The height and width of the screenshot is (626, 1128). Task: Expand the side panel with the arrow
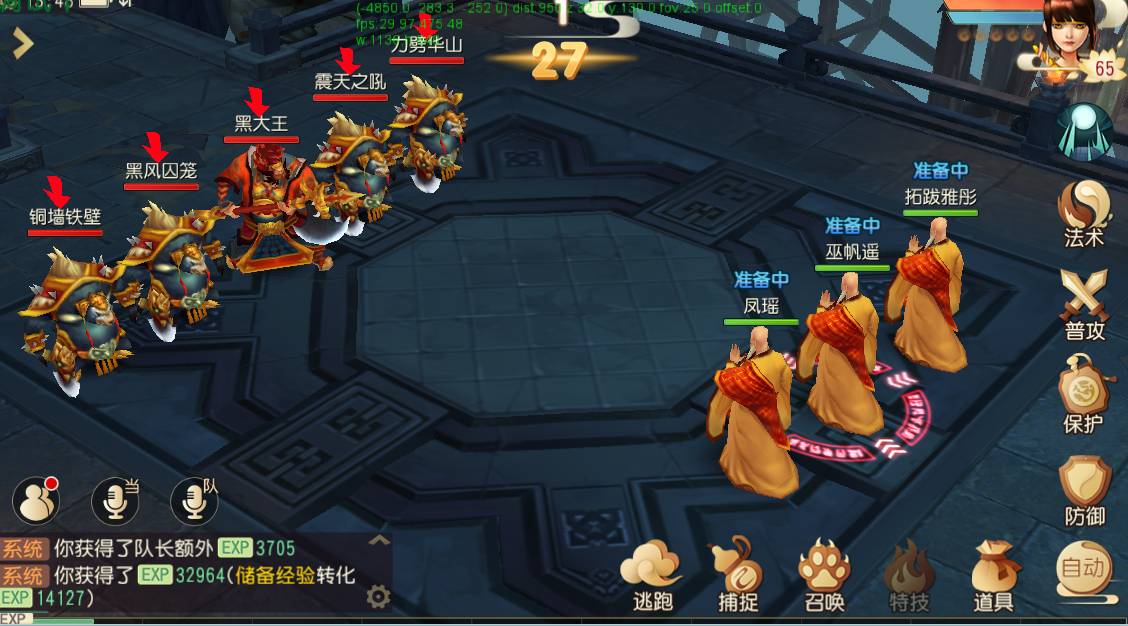point(22,43)
